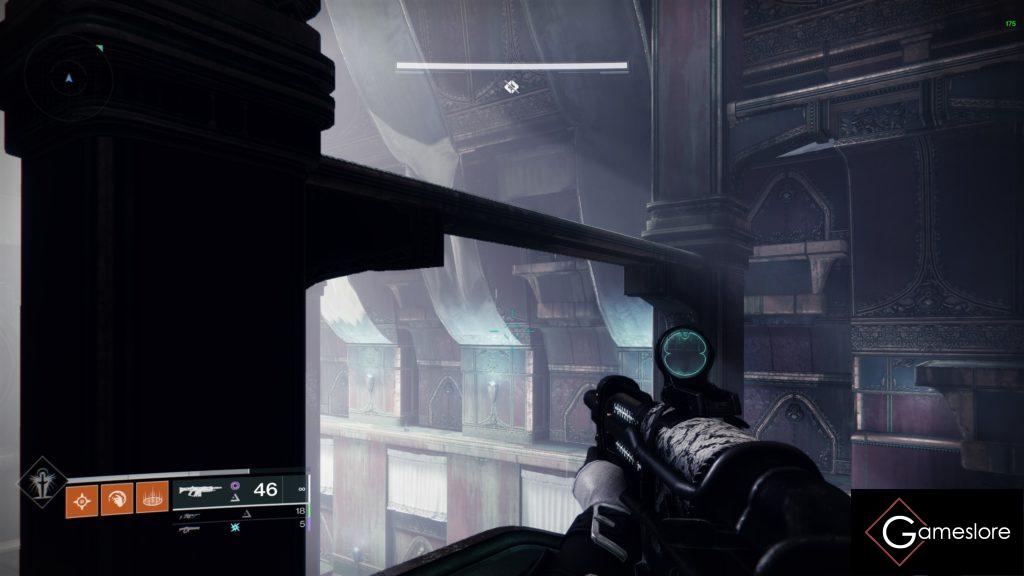Select the grenade ability icon
Screen dimensions: 1024x576
tap(82, 498)
